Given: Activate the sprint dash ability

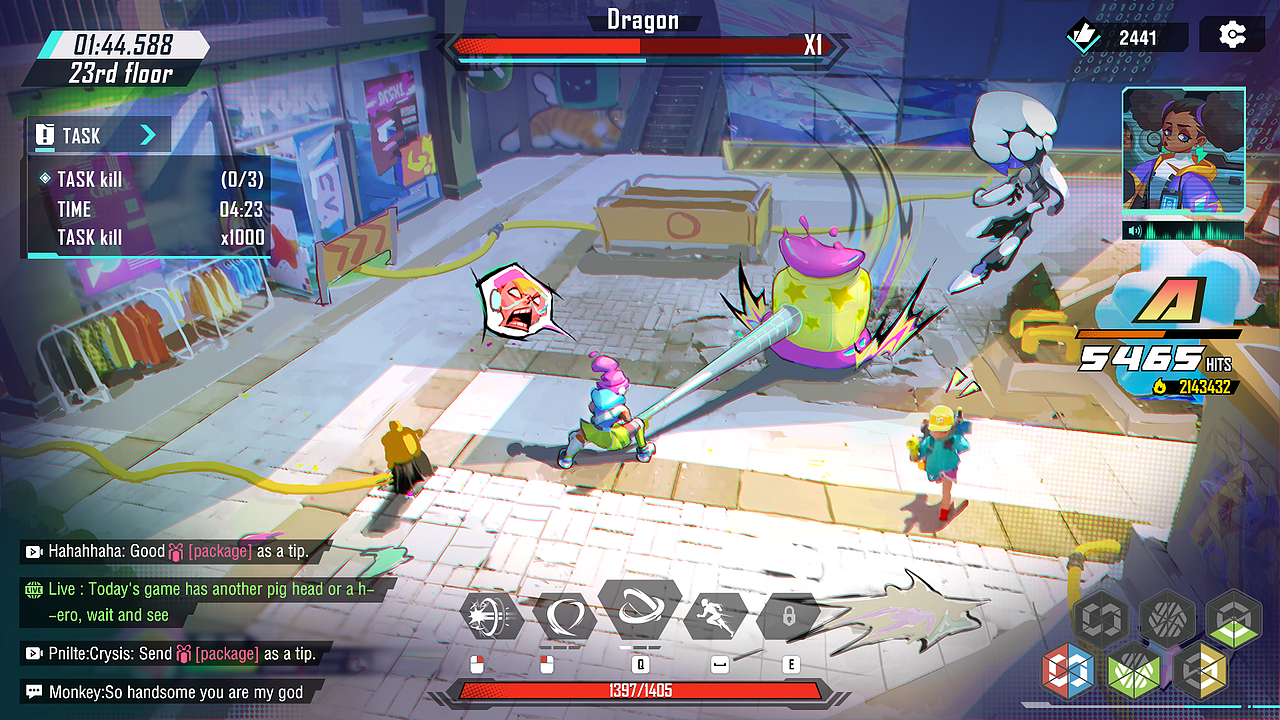Looking at the screenshot, I should (x=716, y=615).
